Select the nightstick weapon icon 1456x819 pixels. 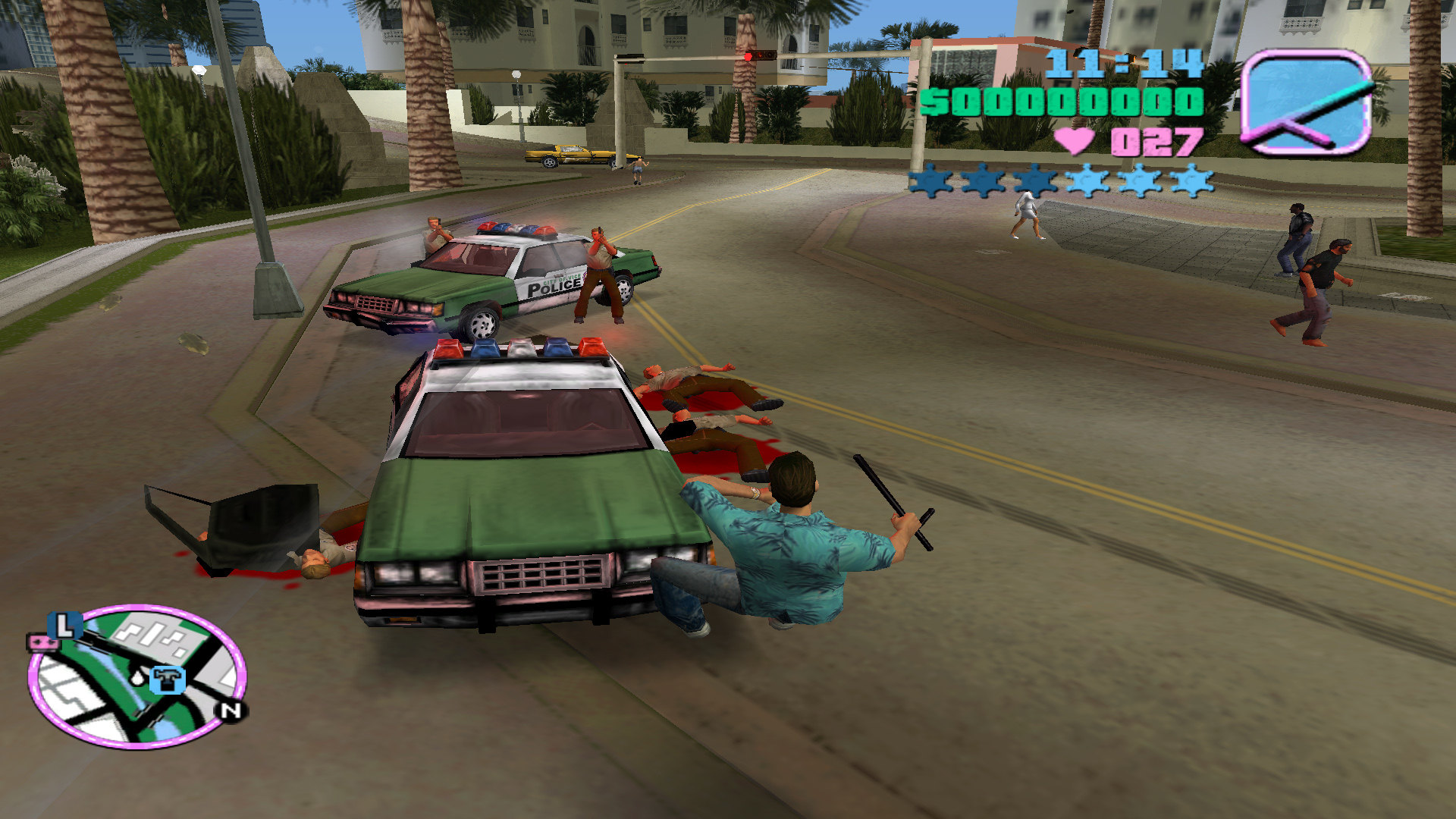pos(1306,102)
